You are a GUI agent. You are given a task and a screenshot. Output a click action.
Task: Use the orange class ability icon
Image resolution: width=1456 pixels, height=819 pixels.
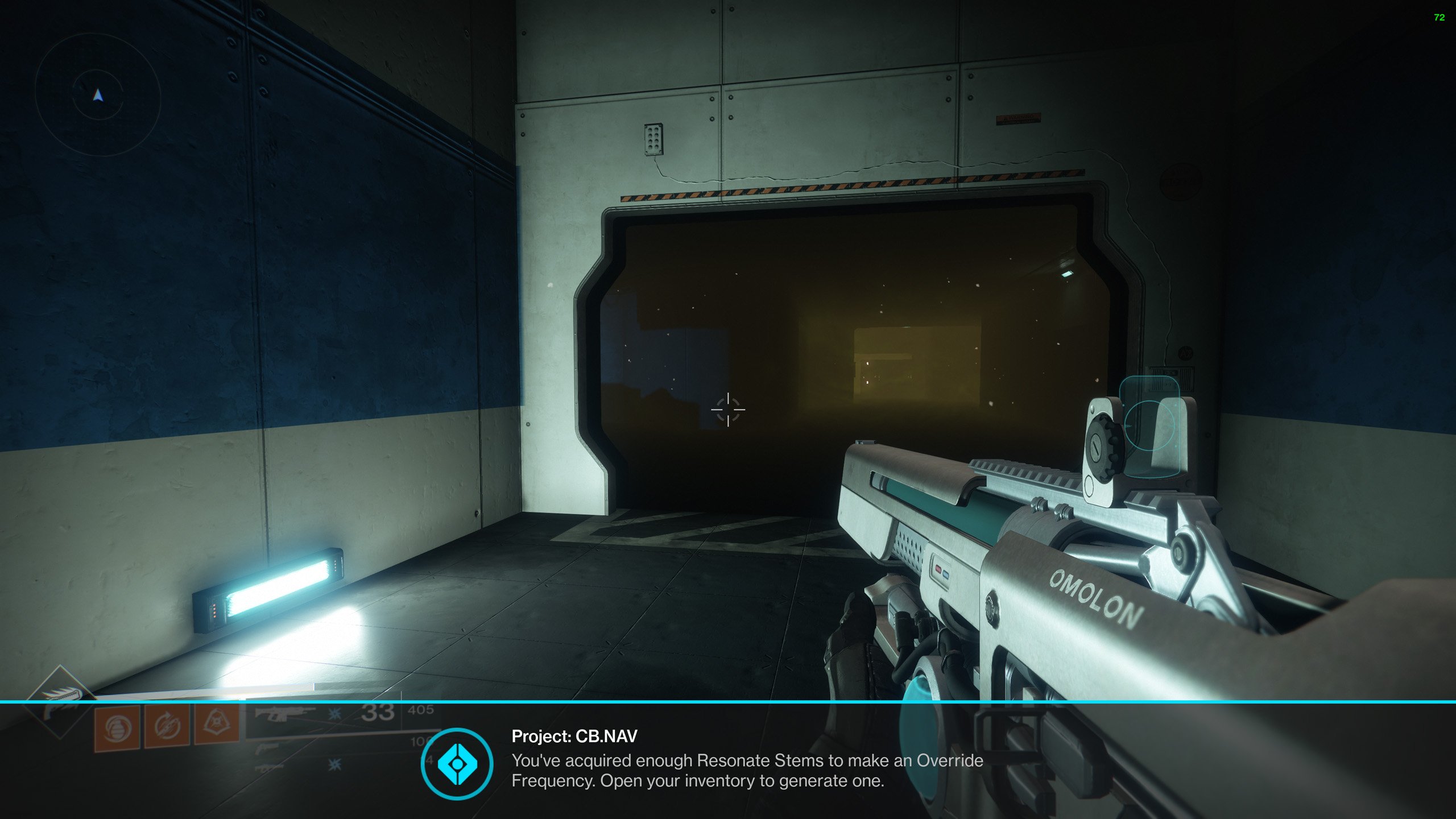[x=216, y=723]
